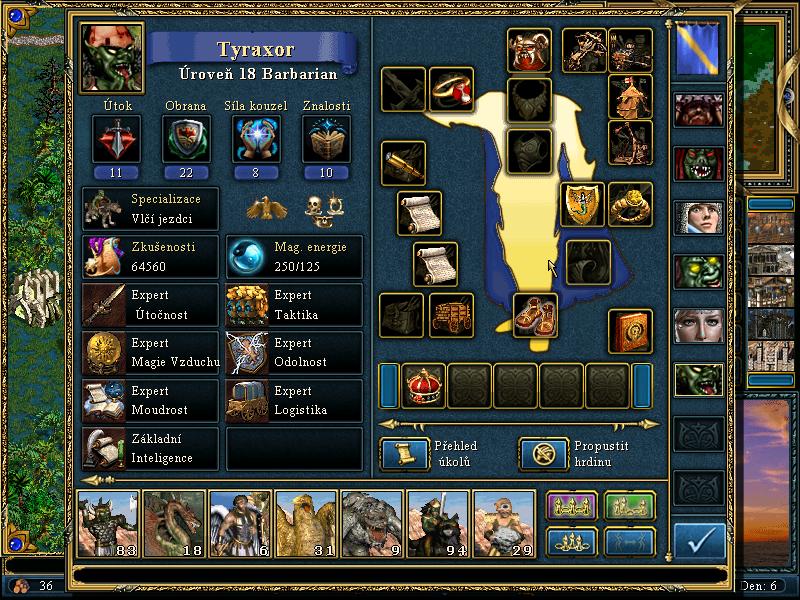The width and height of the screenshot is (800, 600).
Task: Click the dragon shield artifact
Action: [x=580, y=205]
